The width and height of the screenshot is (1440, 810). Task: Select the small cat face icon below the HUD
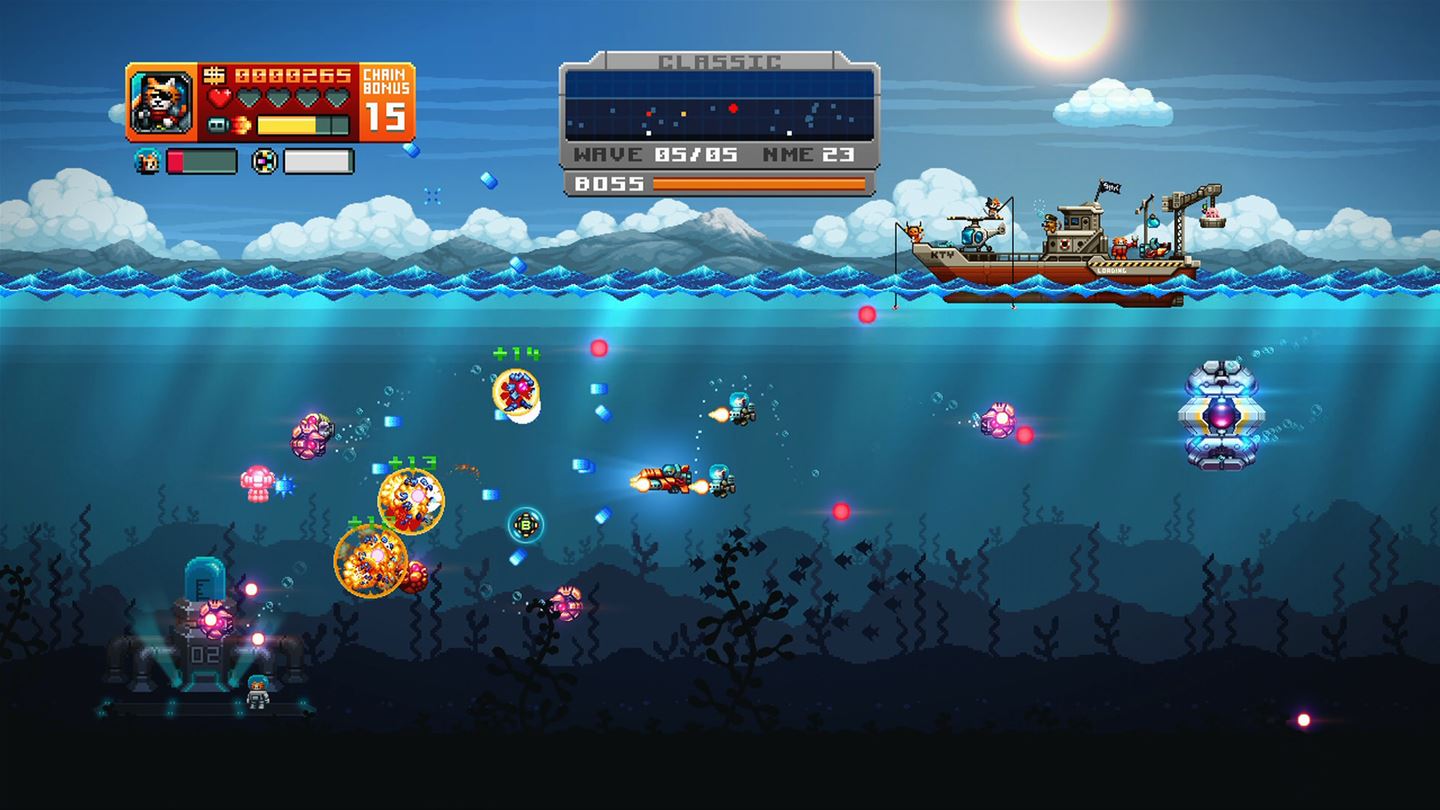147,160
